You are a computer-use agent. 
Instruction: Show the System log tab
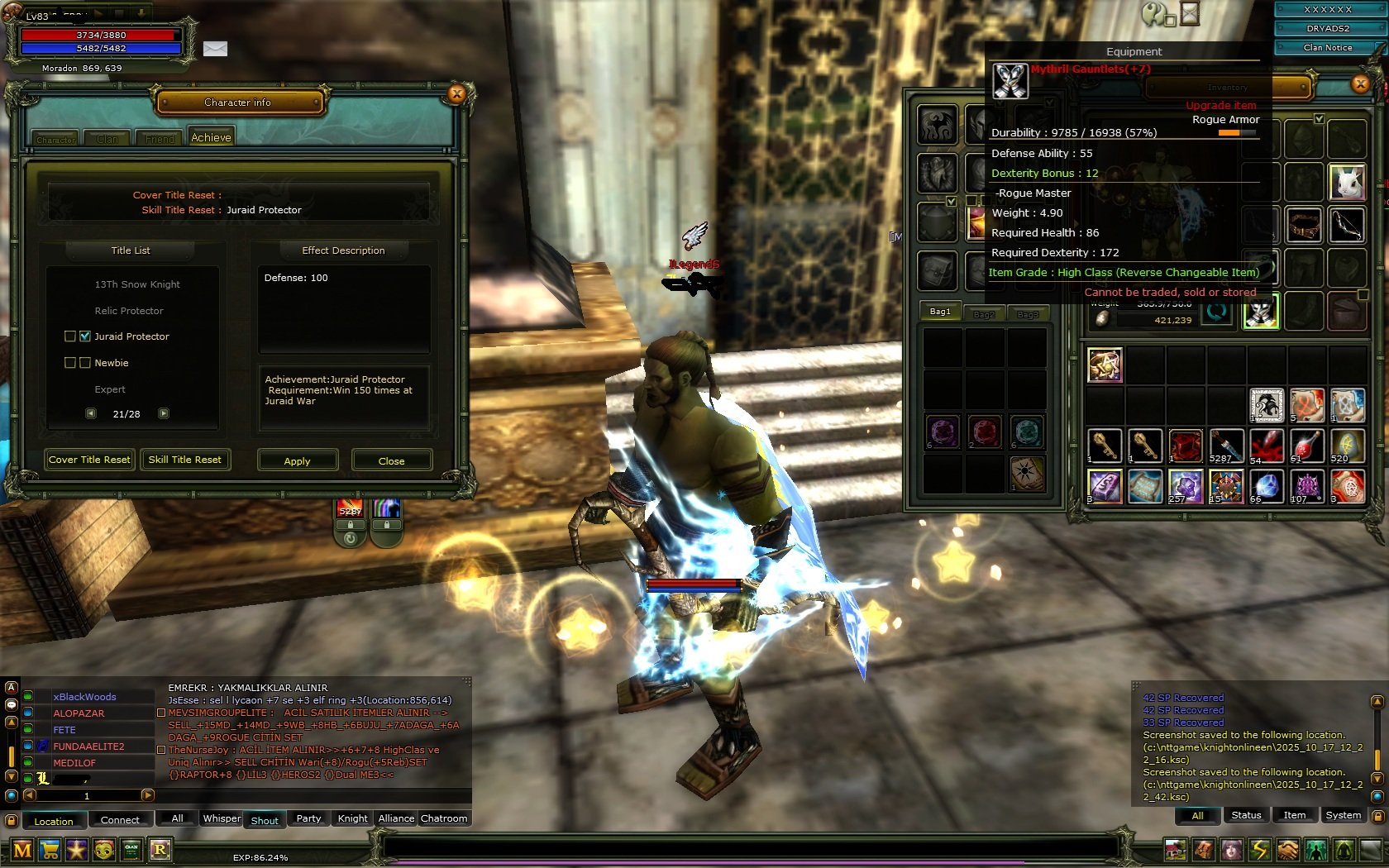pyautogui.click(x=1343, y=815)
